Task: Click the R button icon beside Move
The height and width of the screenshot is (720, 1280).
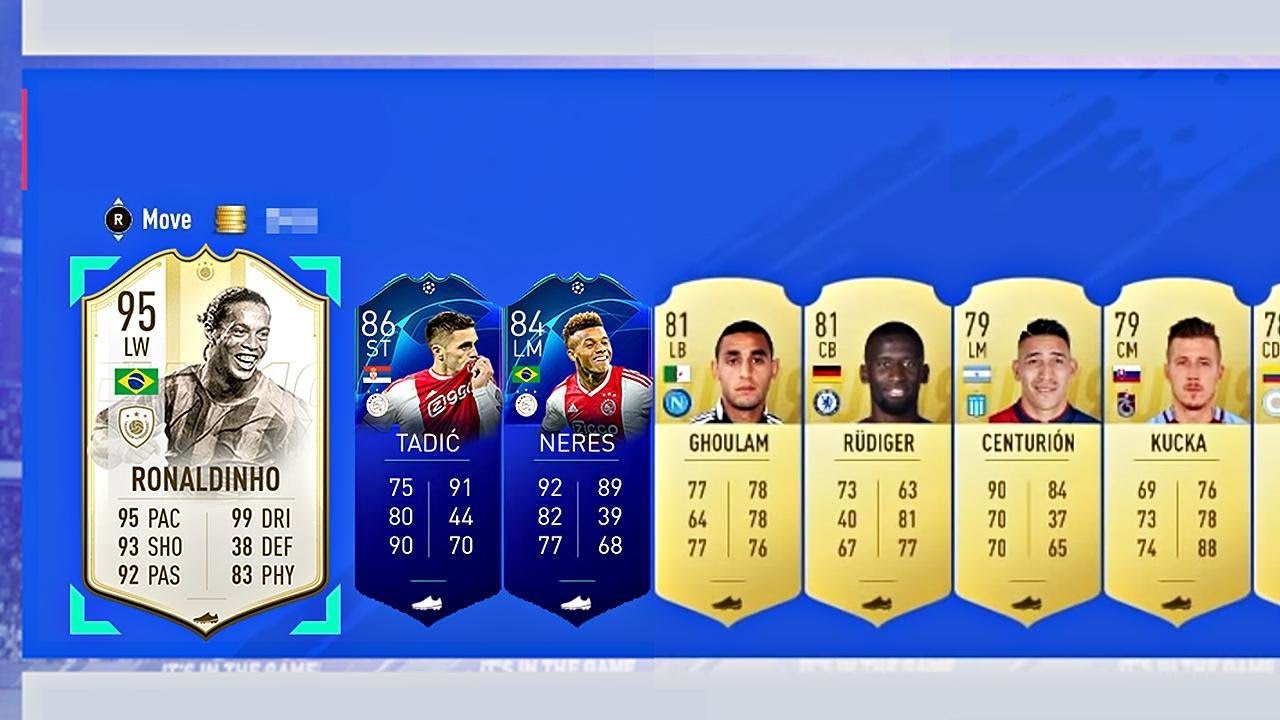Action: pos(120,219)
